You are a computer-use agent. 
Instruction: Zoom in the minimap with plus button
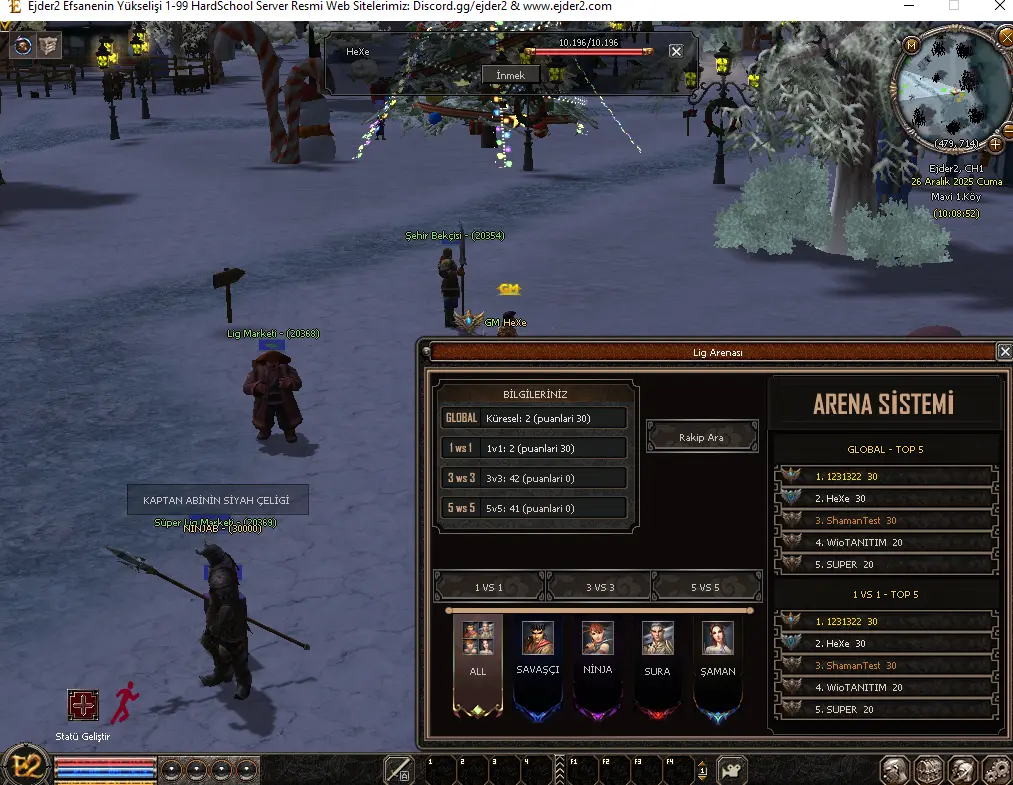(x=994, y=144)
